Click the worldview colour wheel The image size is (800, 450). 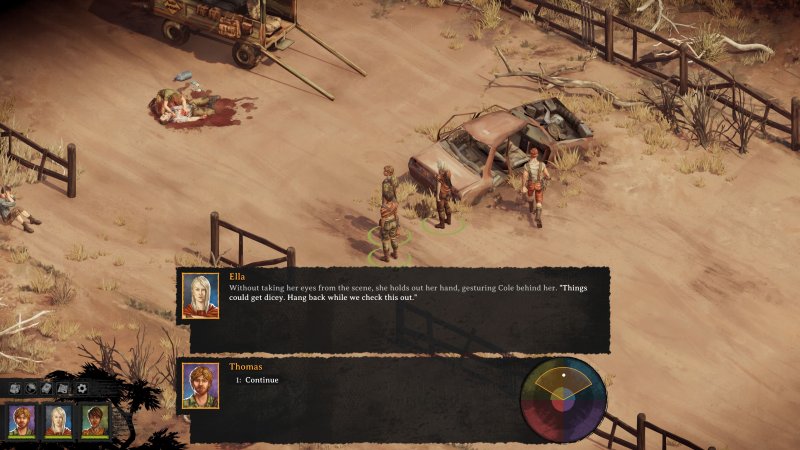pos(563,399)
